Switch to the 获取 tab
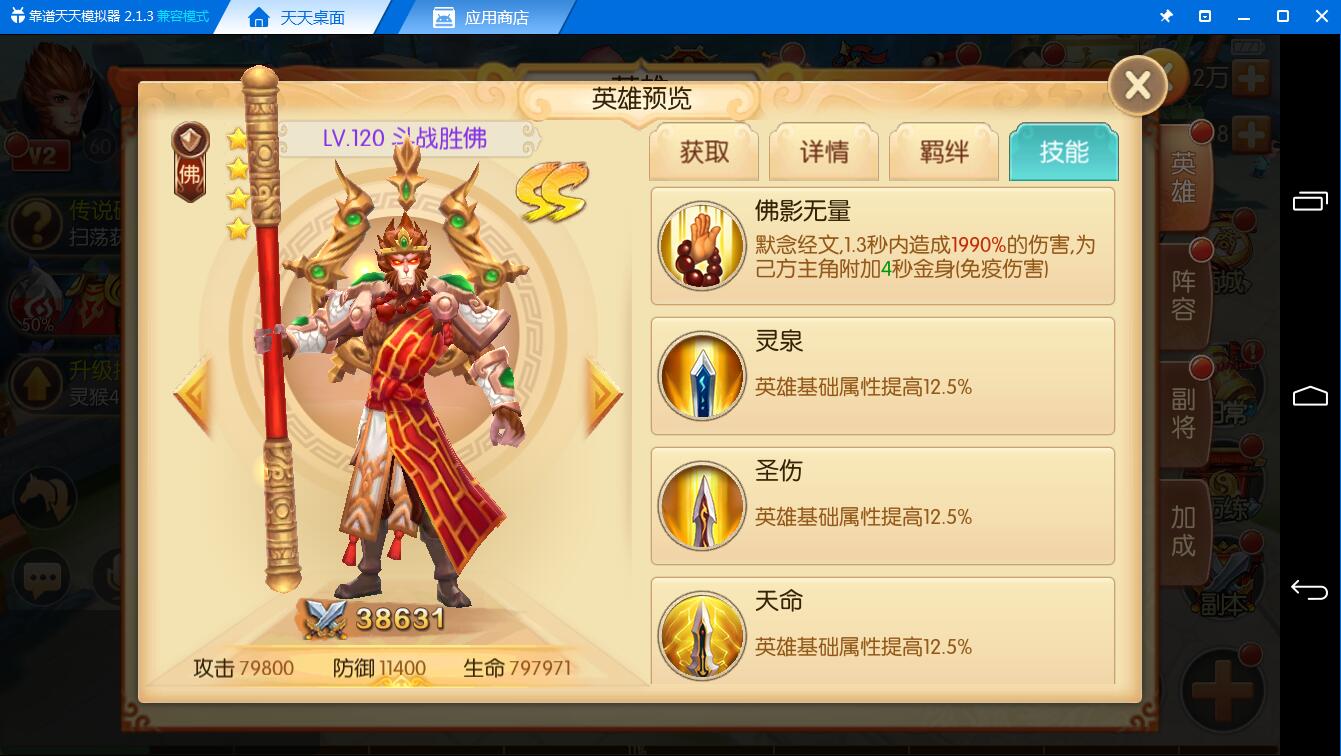 [x=704, y=152]
